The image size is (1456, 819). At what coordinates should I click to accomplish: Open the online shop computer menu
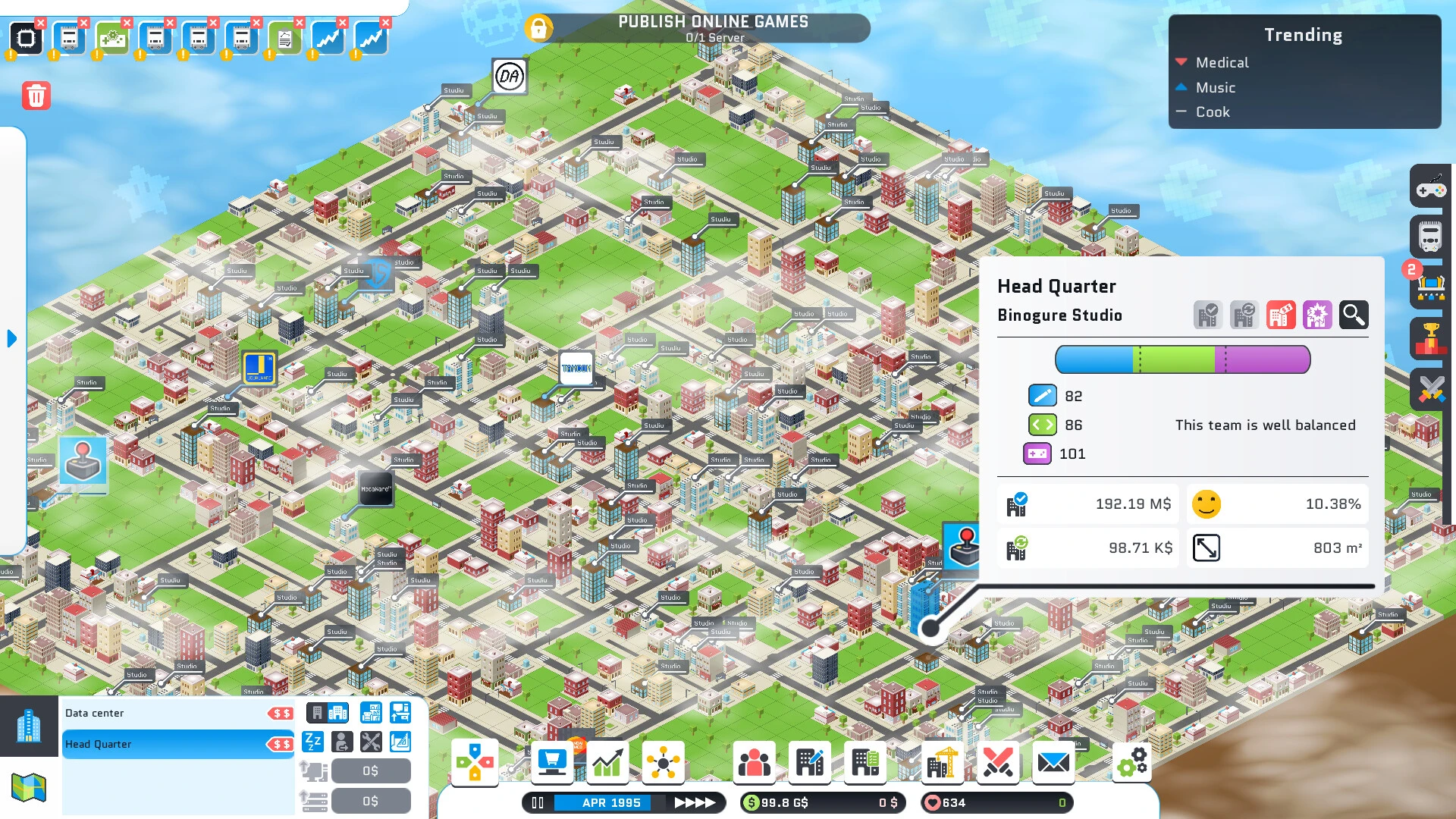pos(551,761)
